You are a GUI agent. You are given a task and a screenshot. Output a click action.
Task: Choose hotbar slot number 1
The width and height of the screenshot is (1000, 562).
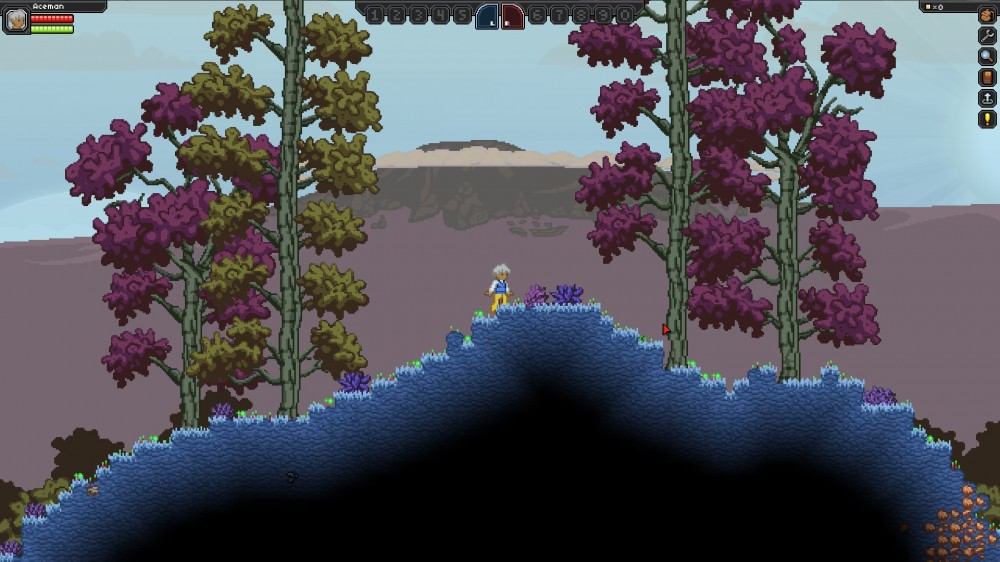click(374, 15)
